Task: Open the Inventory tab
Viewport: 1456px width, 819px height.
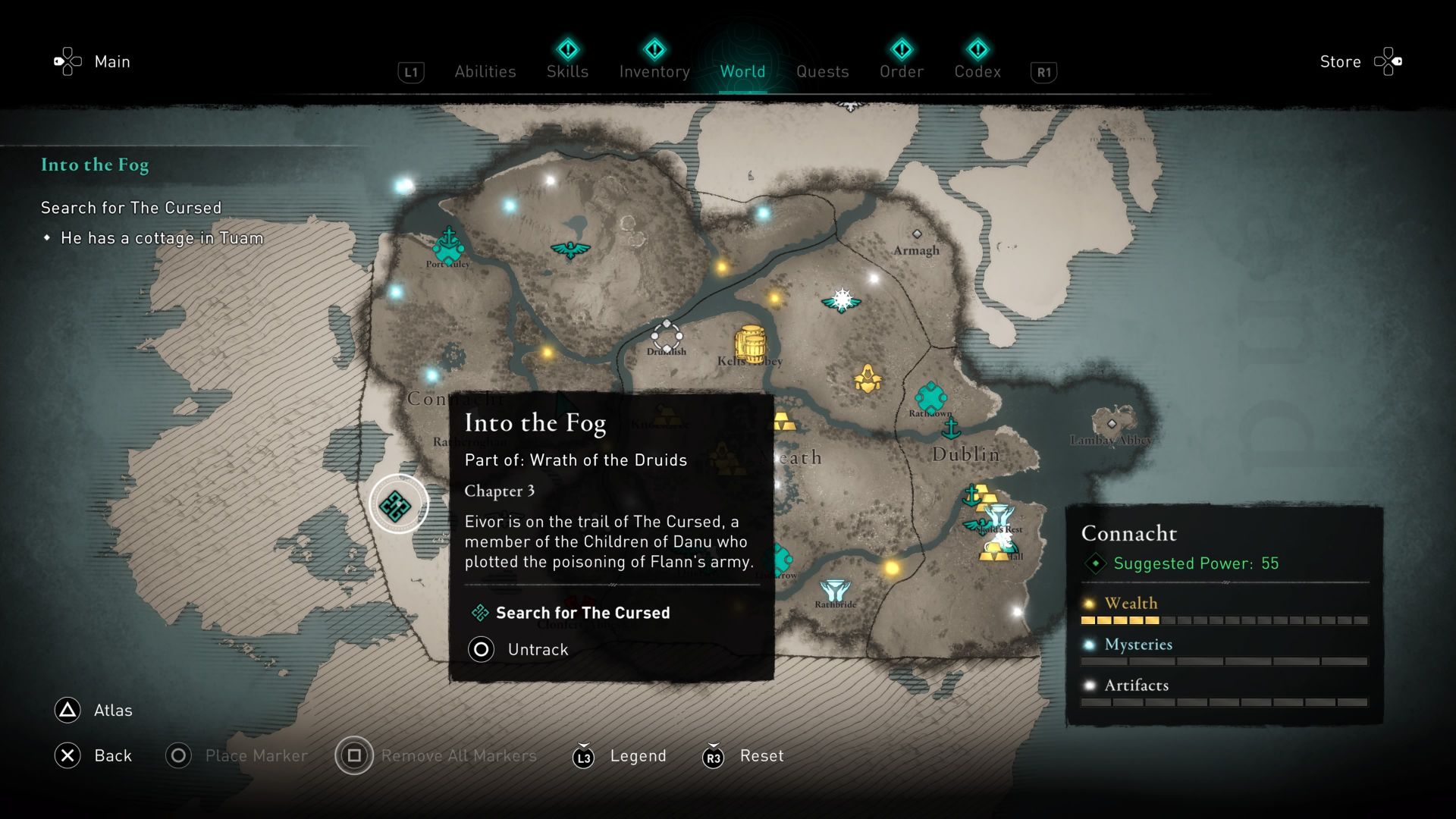Action: pos(654,71)
